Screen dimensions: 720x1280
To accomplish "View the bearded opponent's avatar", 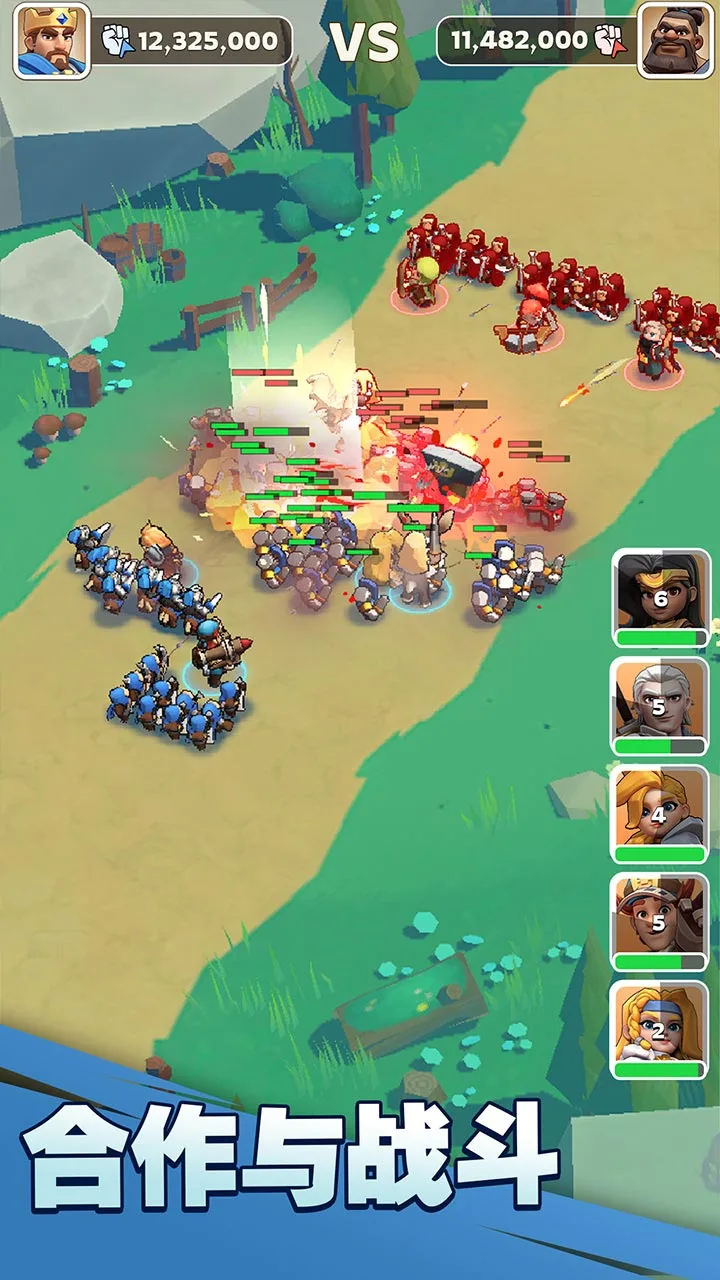I will pos(676,41).
